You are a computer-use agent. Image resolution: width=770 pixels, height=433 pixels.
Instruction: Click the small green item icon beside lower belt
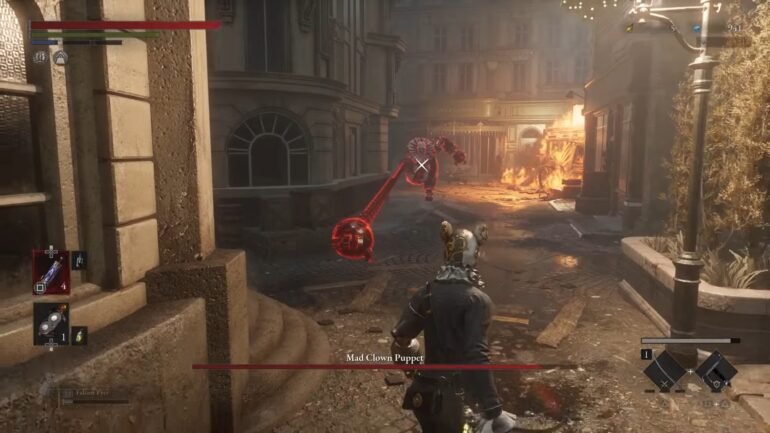point(80,335)
